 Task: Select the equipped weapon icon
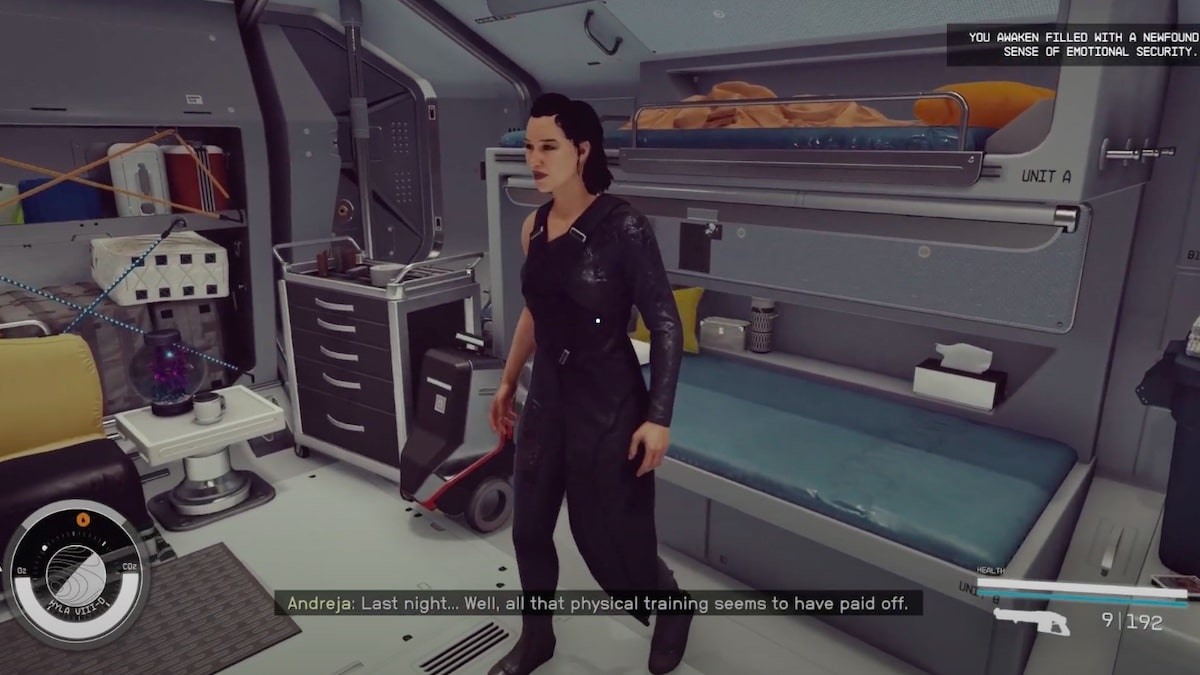pyautogui.click(x=1032, y=622)
